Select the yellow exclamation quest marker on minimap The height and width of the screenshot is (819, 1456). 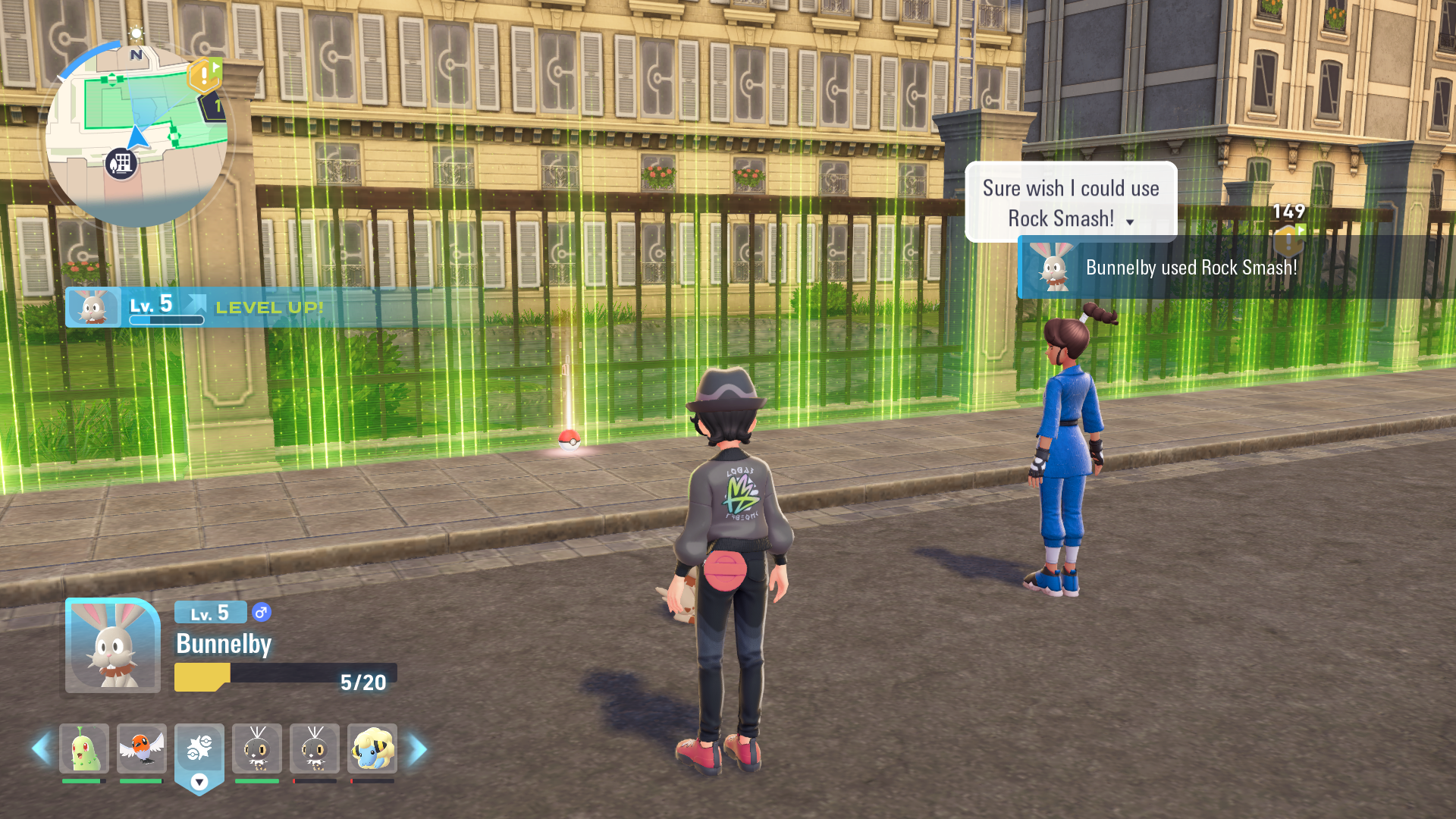point(203,75)
